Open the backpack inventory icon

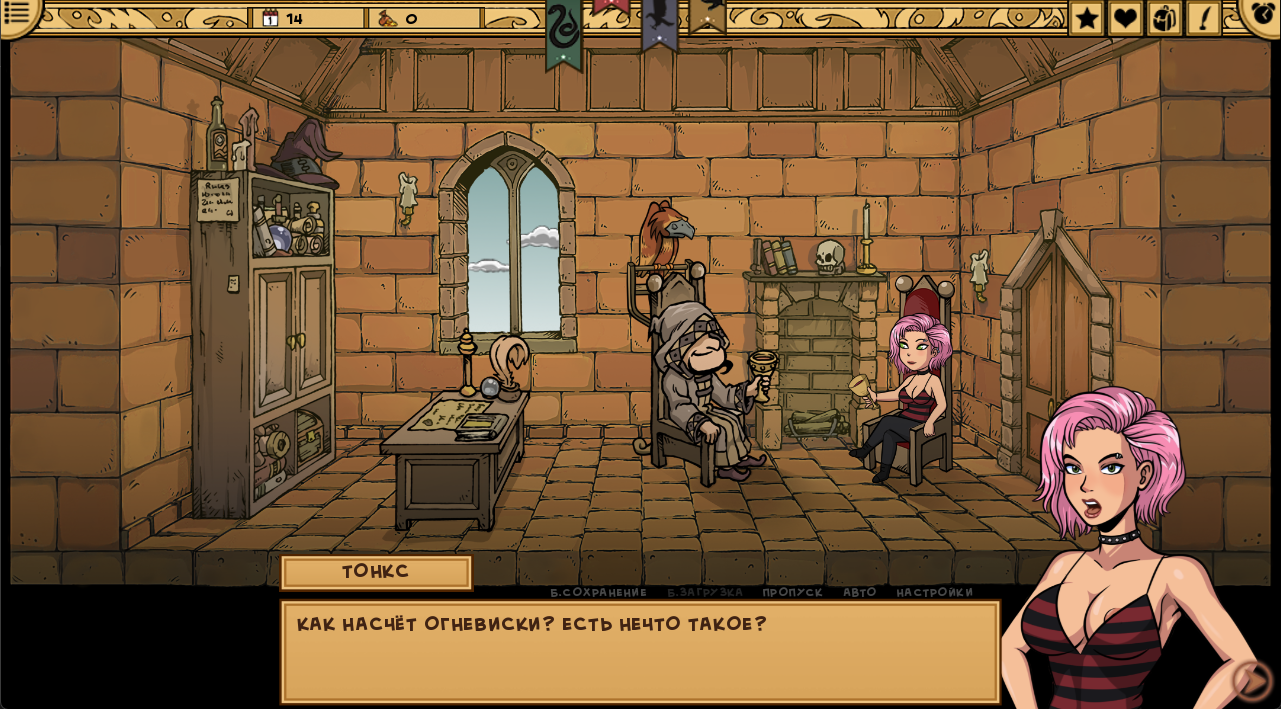click(1164, 18)
